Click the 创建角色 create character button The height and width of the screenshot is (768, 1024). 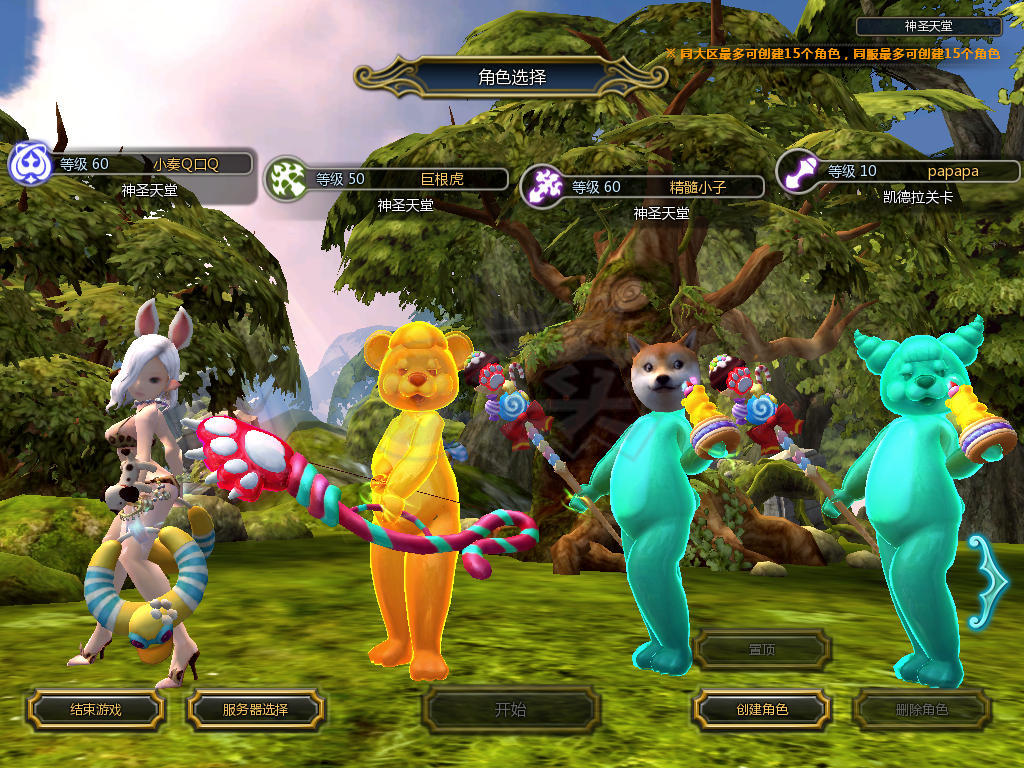pos(761,710)
